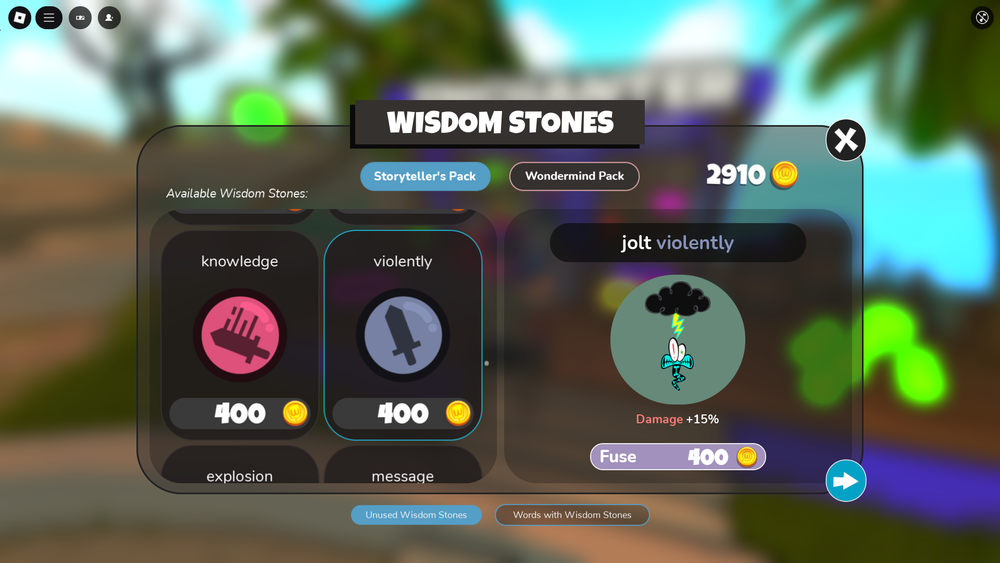
Task: Close the Wisdom Stones window
Action: pyautogui.click(x=845, y=141)
